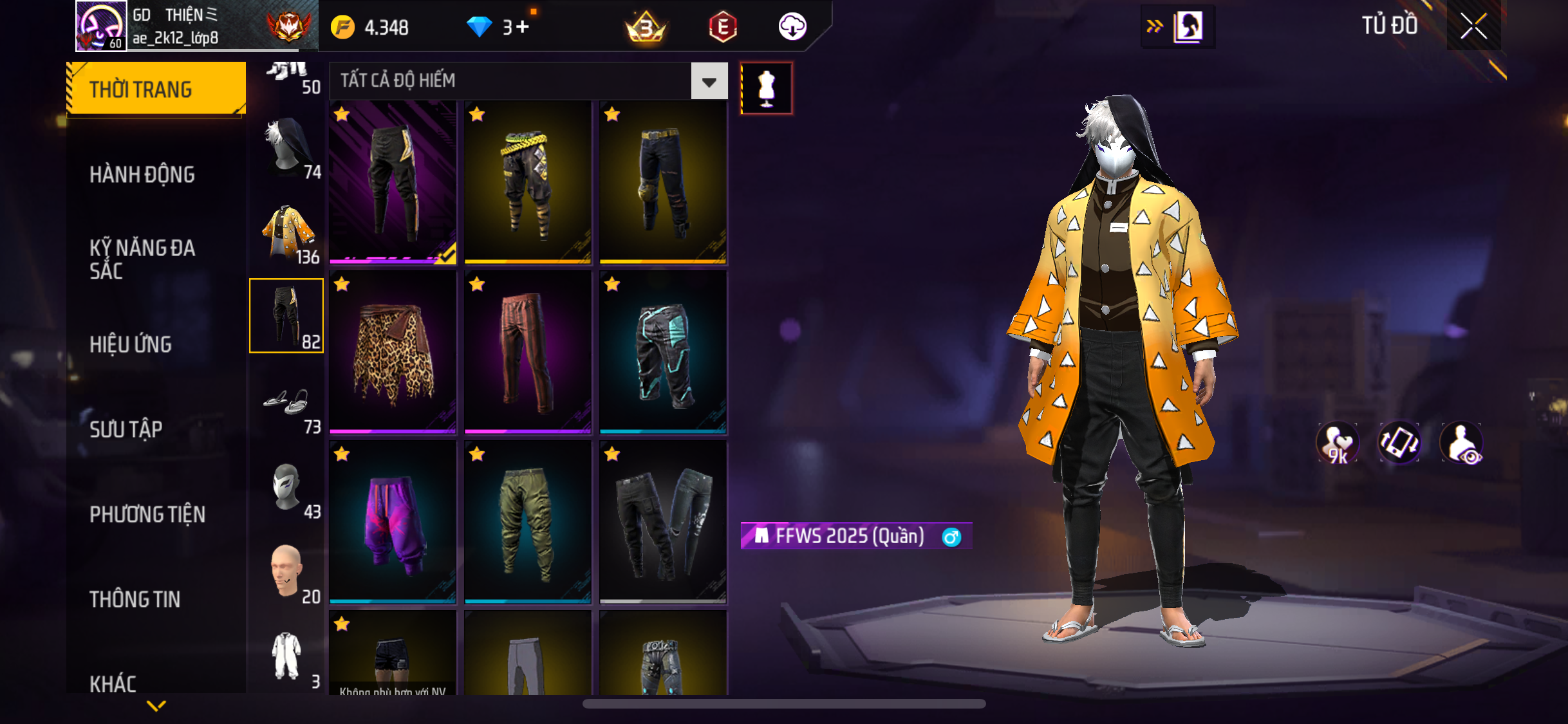Pick the red striped trousers
1568x724 pixels.
coord(528,352)
